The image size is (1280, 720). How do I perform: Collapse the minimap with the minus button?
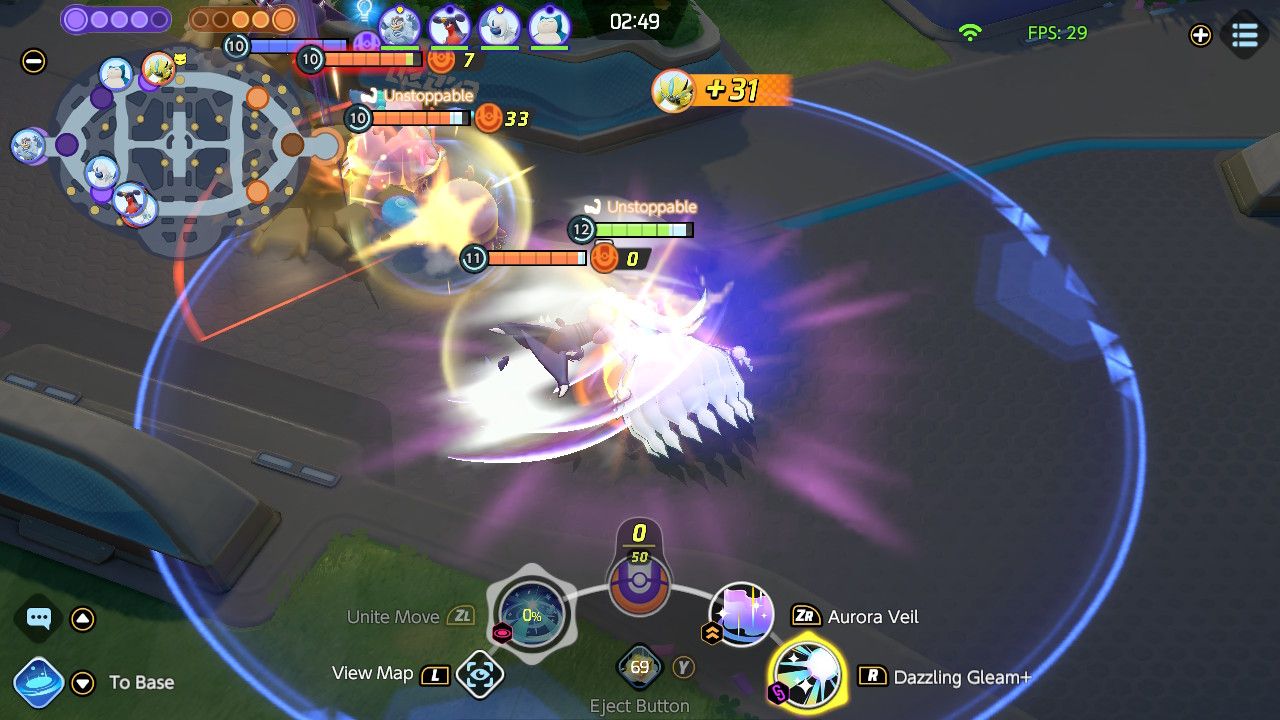coord(33,62)
